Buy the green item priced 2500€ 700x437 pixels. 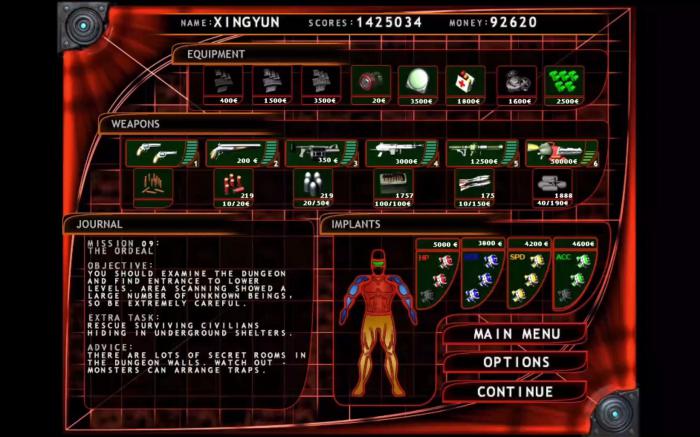[564, 83]
